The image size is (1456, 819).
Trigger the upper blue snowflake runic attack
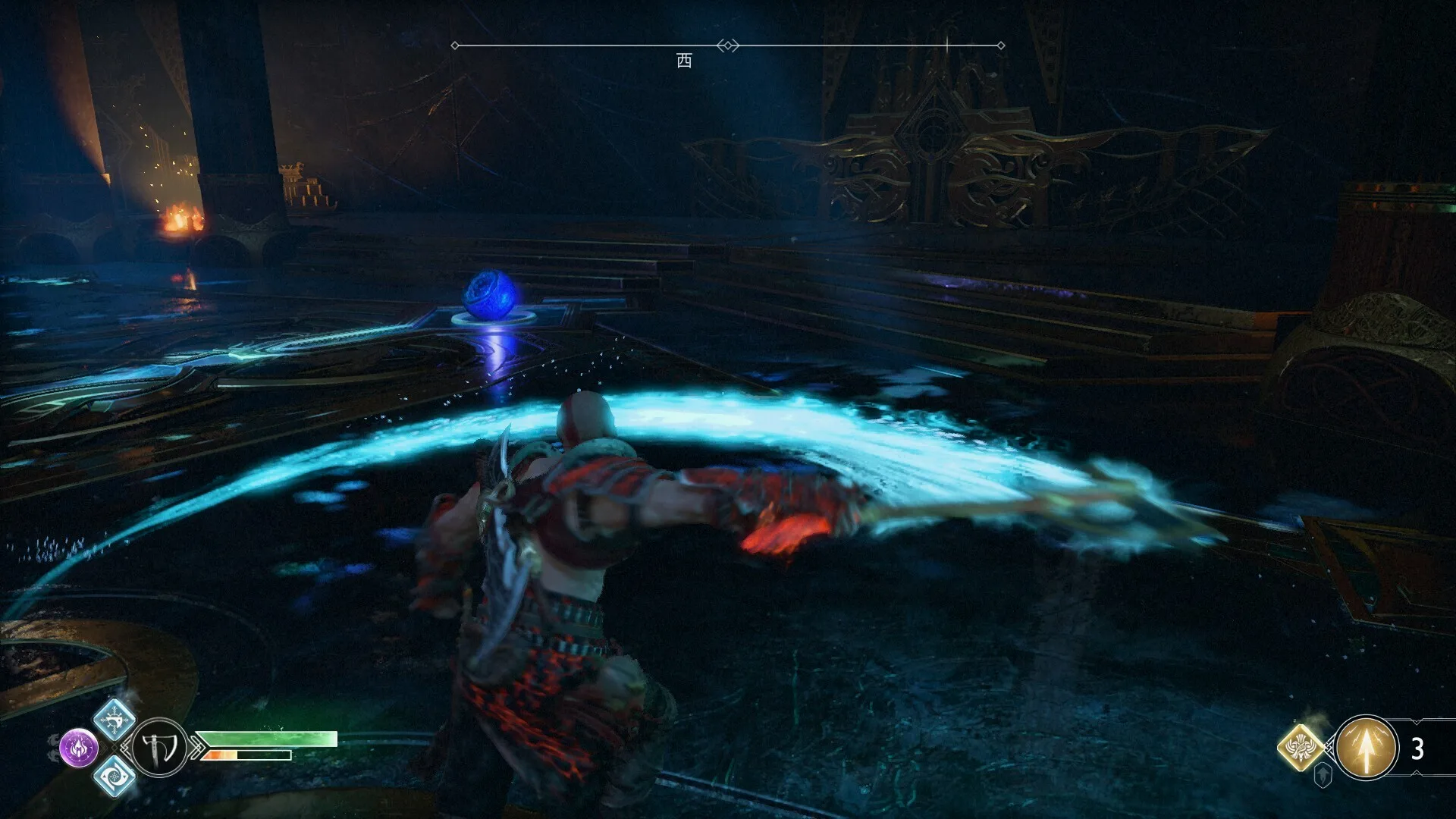115,719
